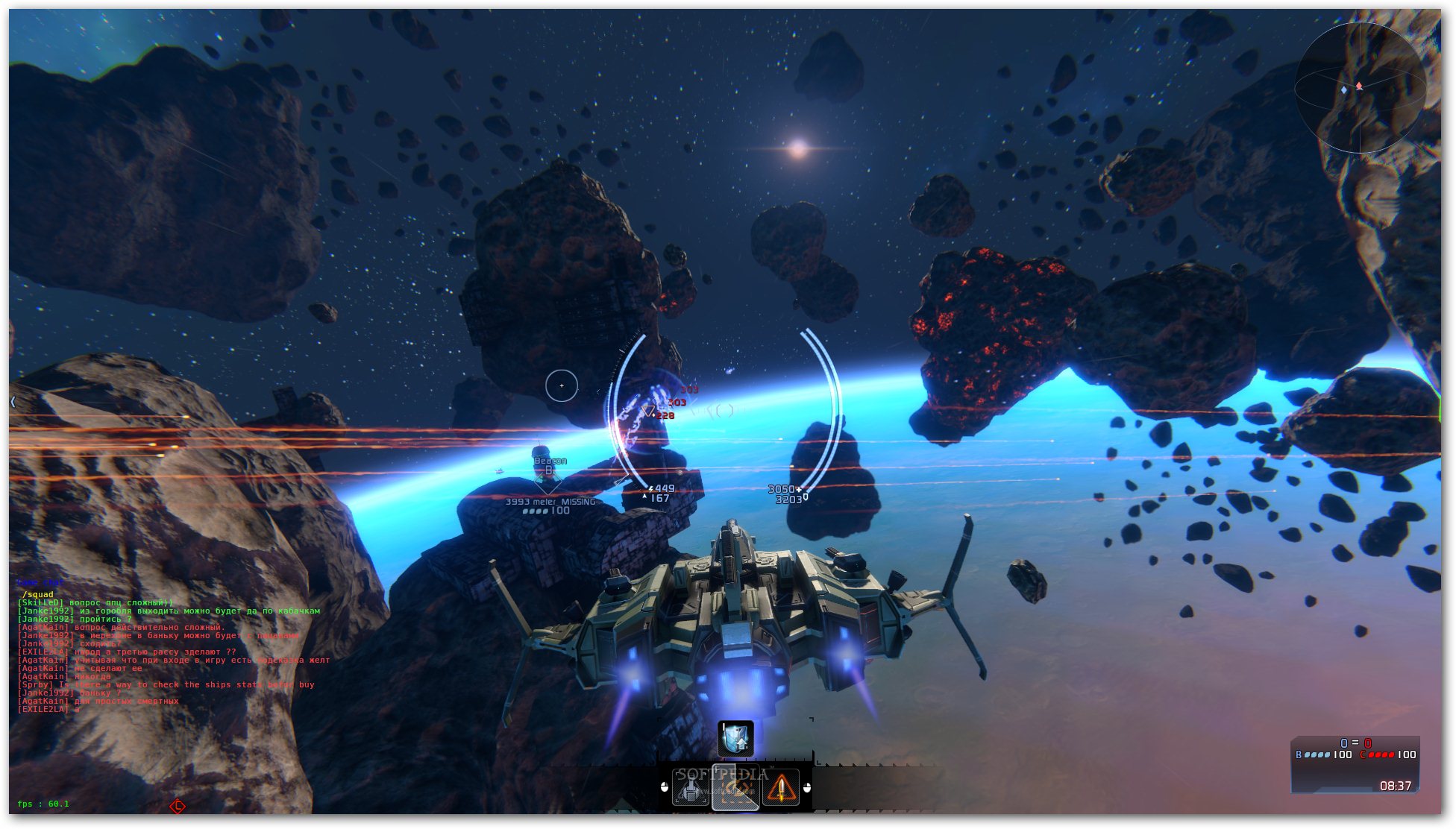Screen dimensions: 1456x829
Task: Click the middle module slot on cooldown
Action: (735, 787)
